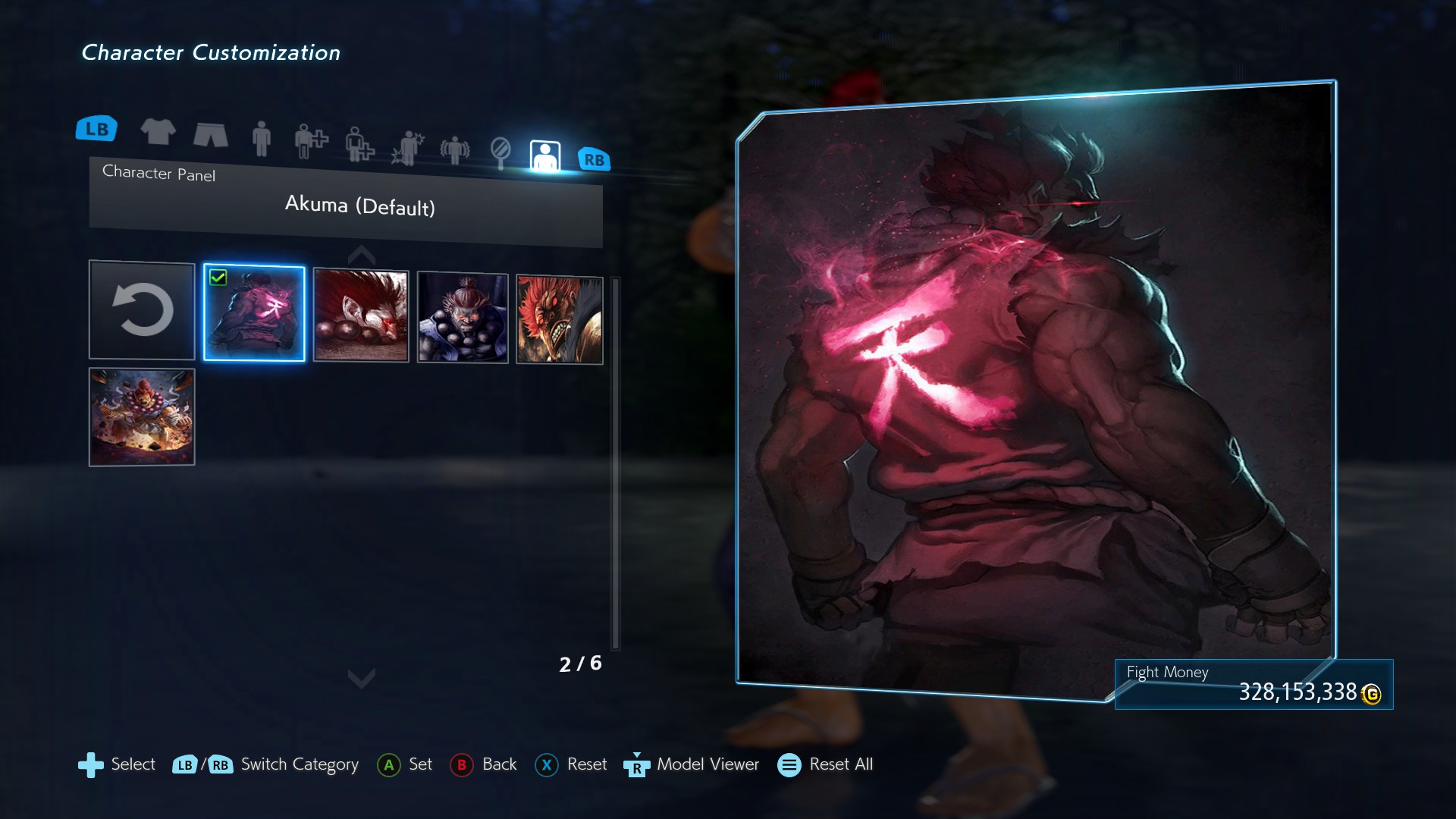Select the hit spark effects category icon
The height and width of the screenshot is (819, 1456).
point(406,148)
